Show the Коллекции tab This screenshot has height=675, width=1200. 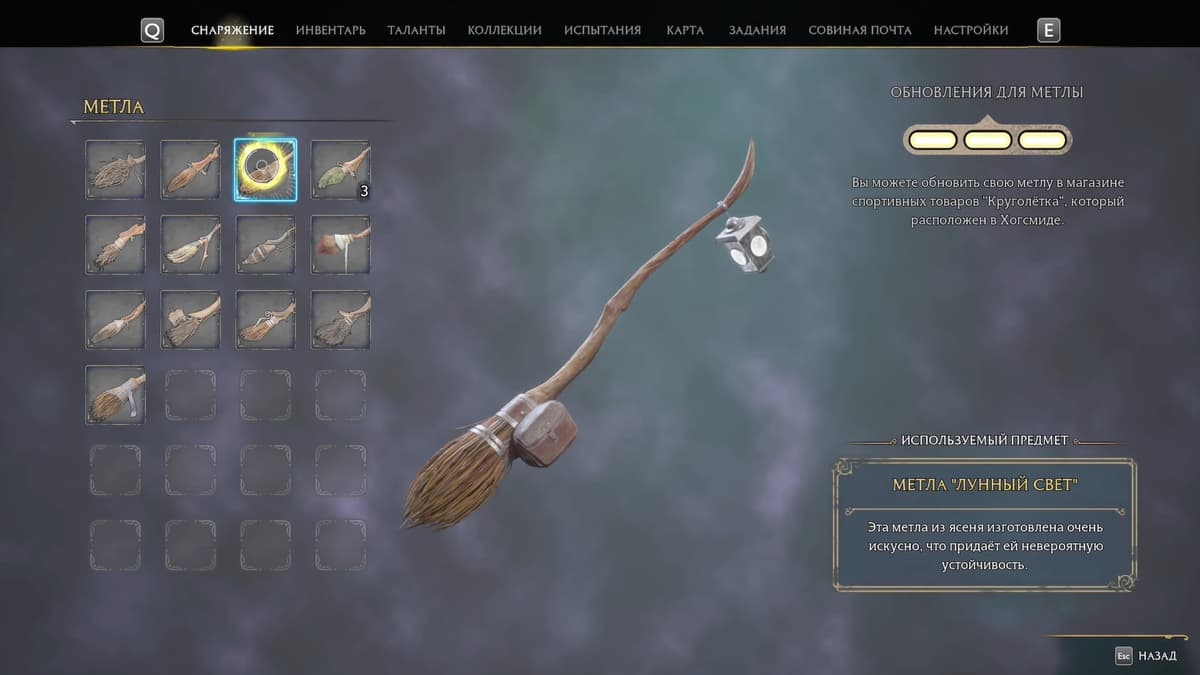point(504,30)
